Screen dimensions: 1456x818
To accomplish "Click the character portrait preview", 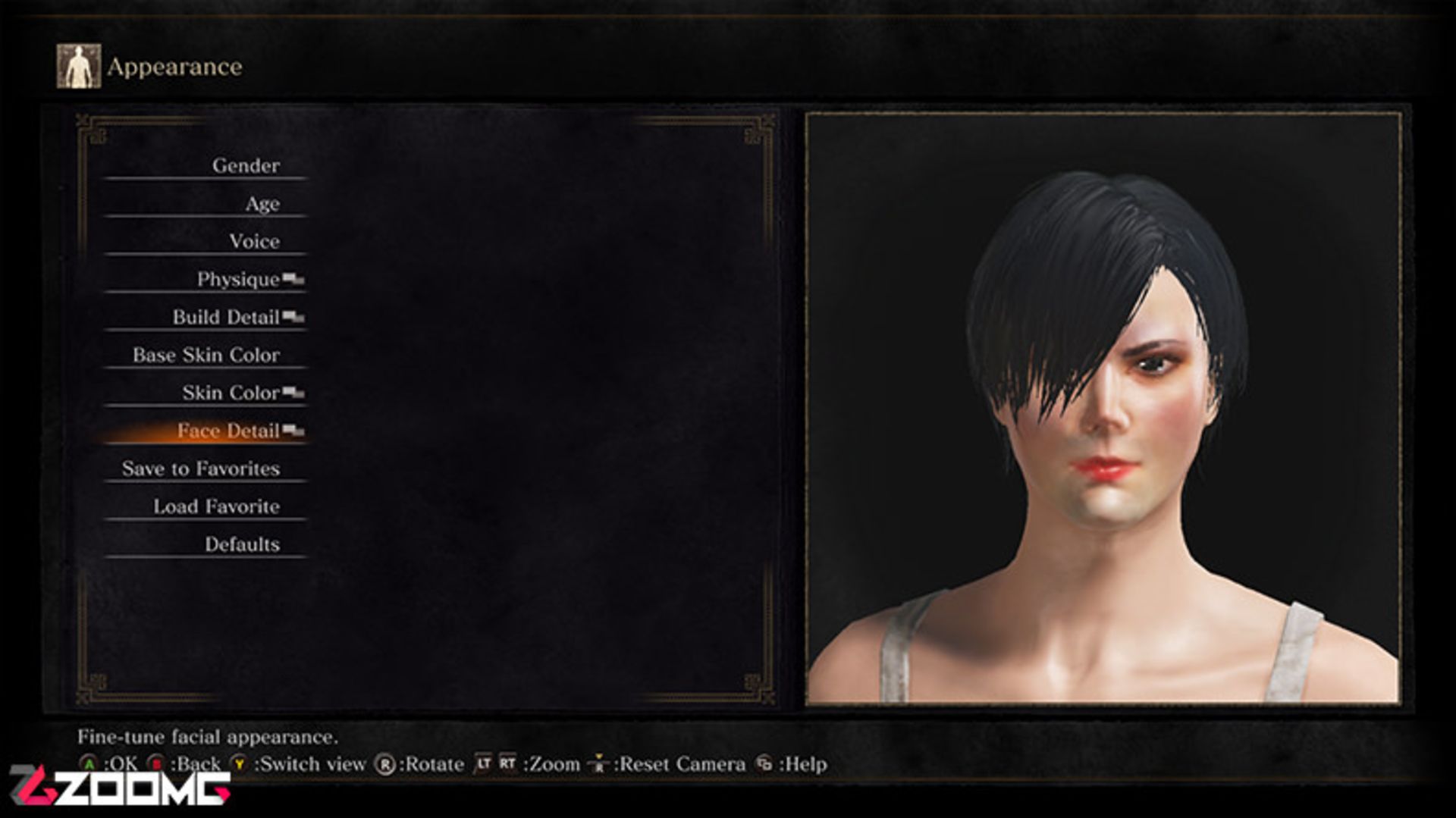I will pyautogui.click(x=1103, y=409).
